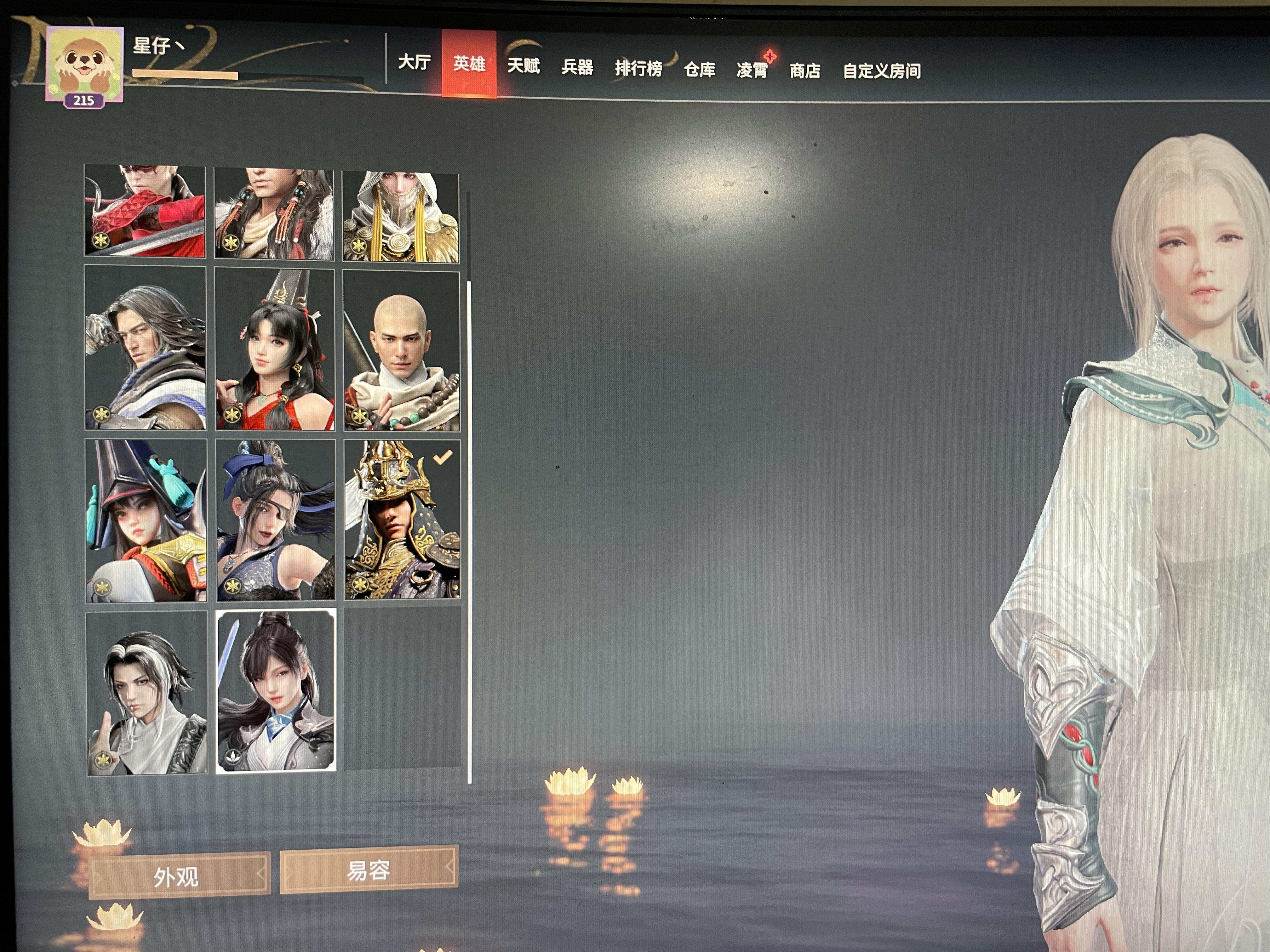Open the 大厅 lobby tab
This screenshot has height=952, width=1270.
click(414, 62)
